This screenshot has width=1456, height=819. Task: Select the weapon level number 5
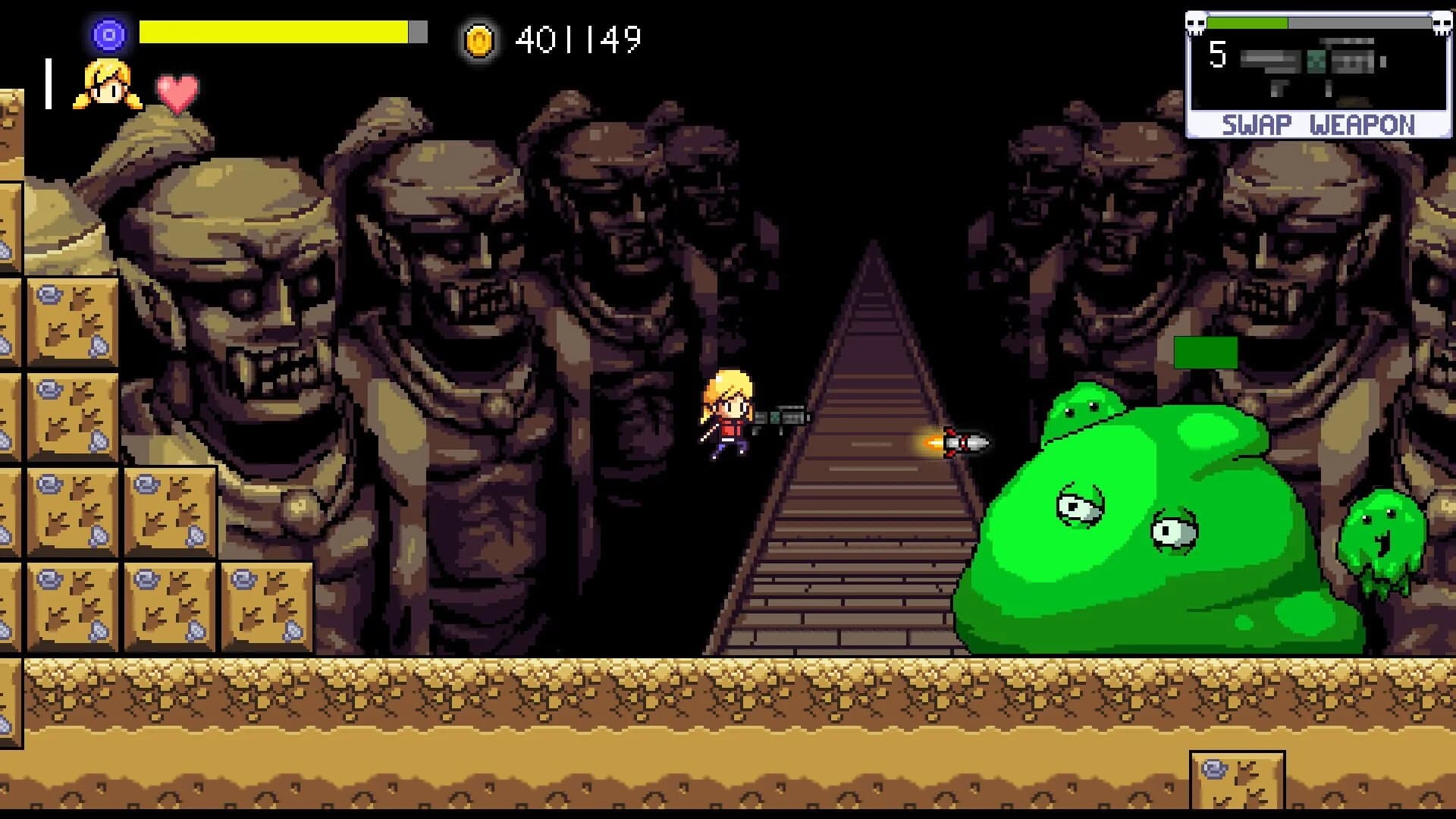pos(1219,55)
